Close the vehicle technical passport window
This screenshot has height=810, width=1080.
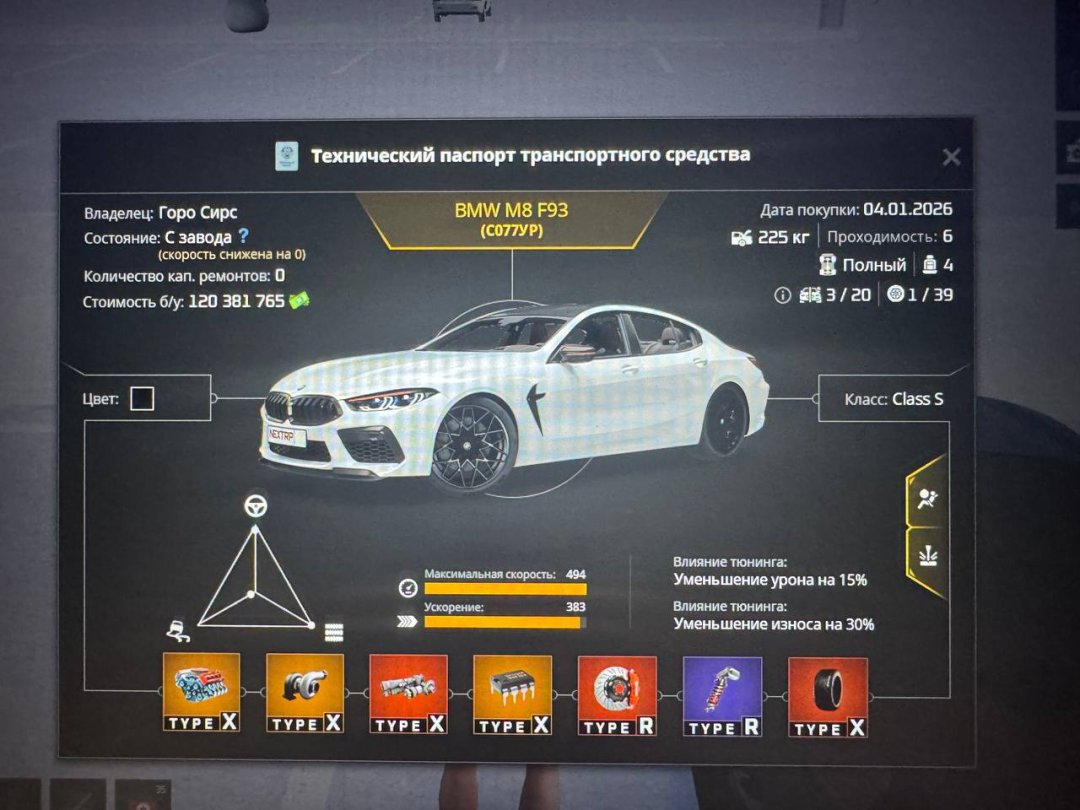[x=951, y=156]
